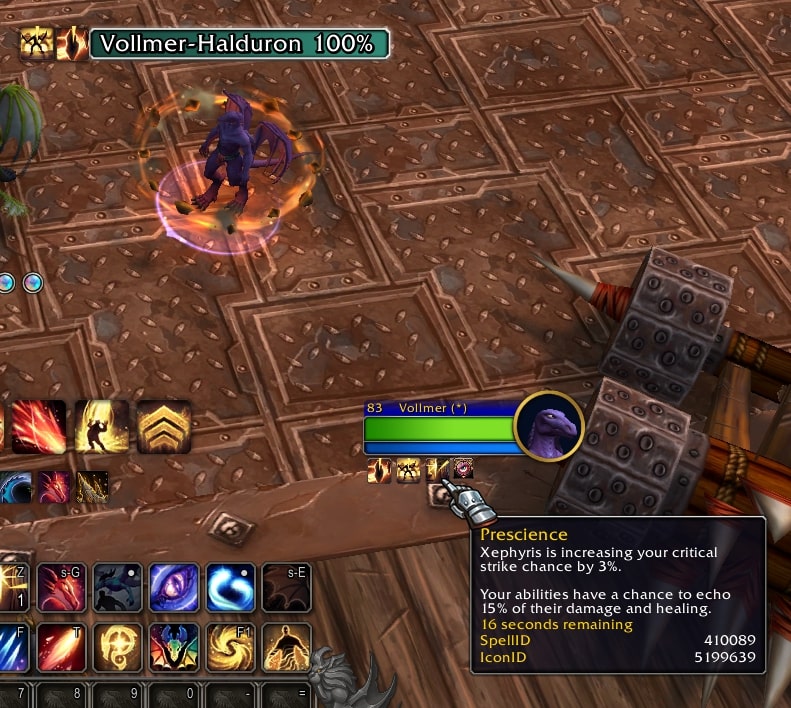The height and width of the screenshot is (708, 791).
Task: Activate the dark dragon wing ability bound to s-E
Action: (x=286, y=587)
